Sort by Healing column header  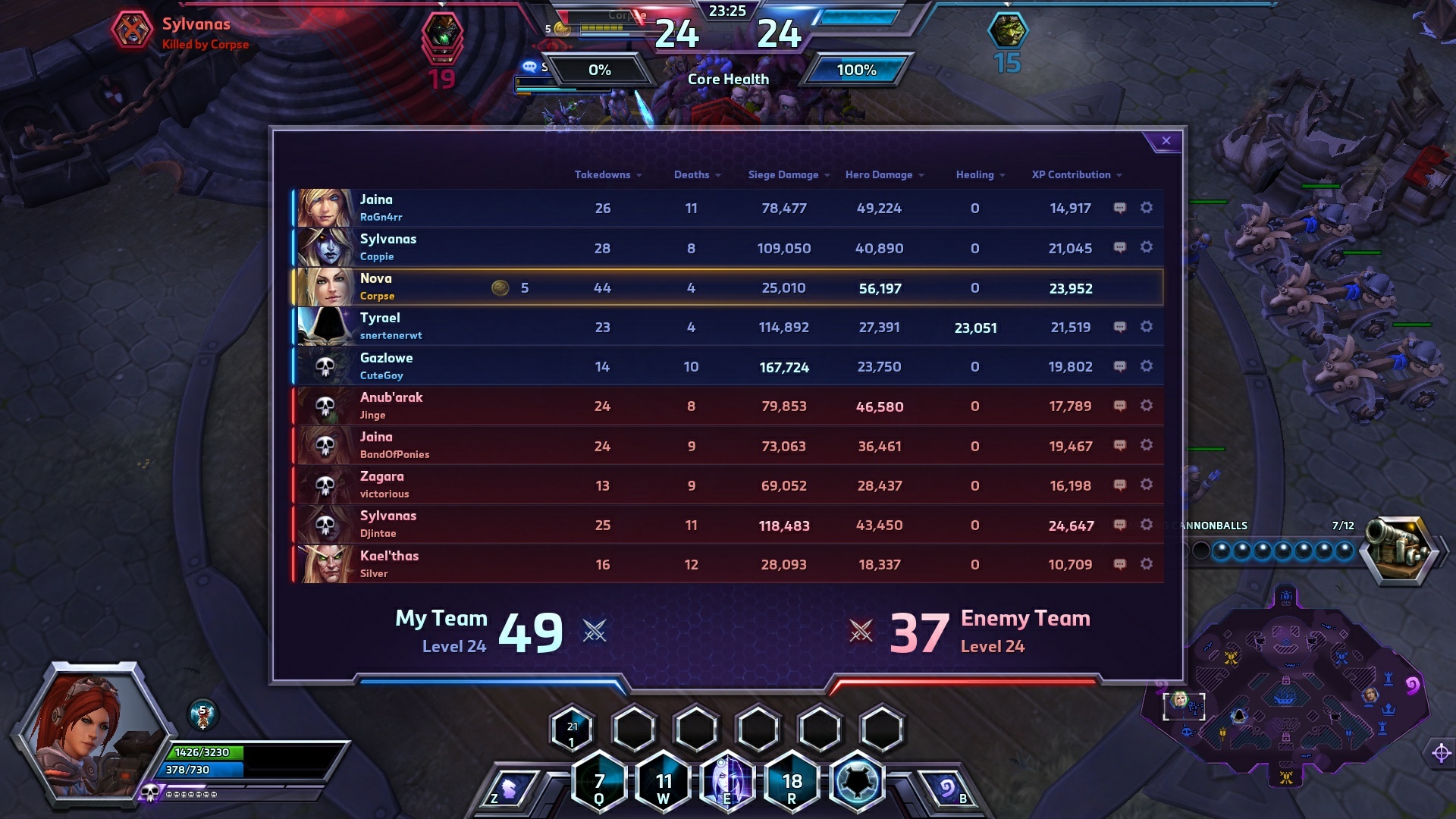coord(979,175)
